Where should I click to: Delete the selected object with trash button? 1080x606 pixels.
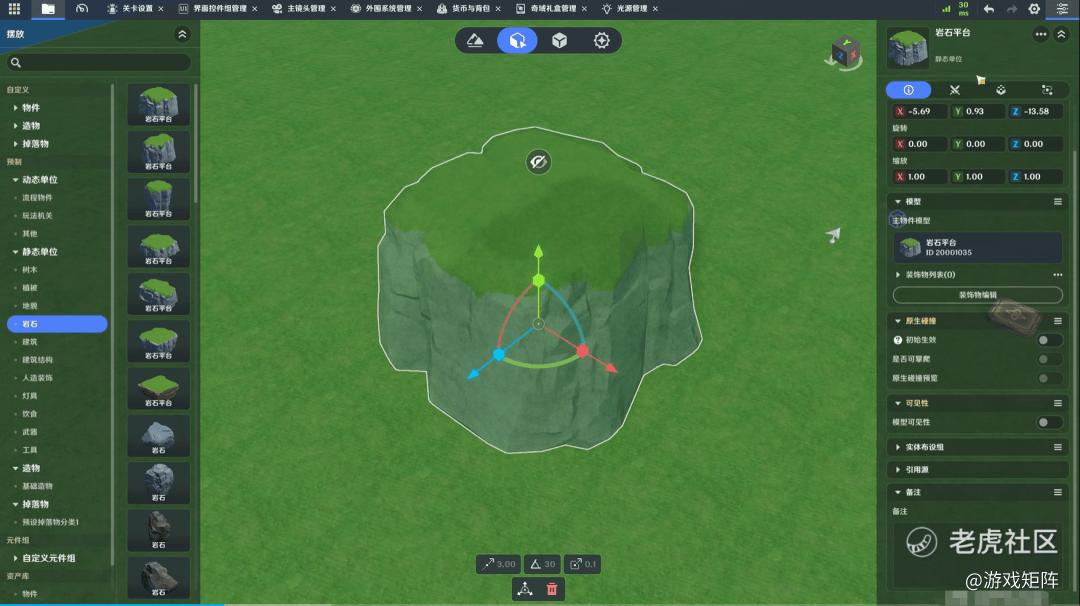(x=552, y=589)
